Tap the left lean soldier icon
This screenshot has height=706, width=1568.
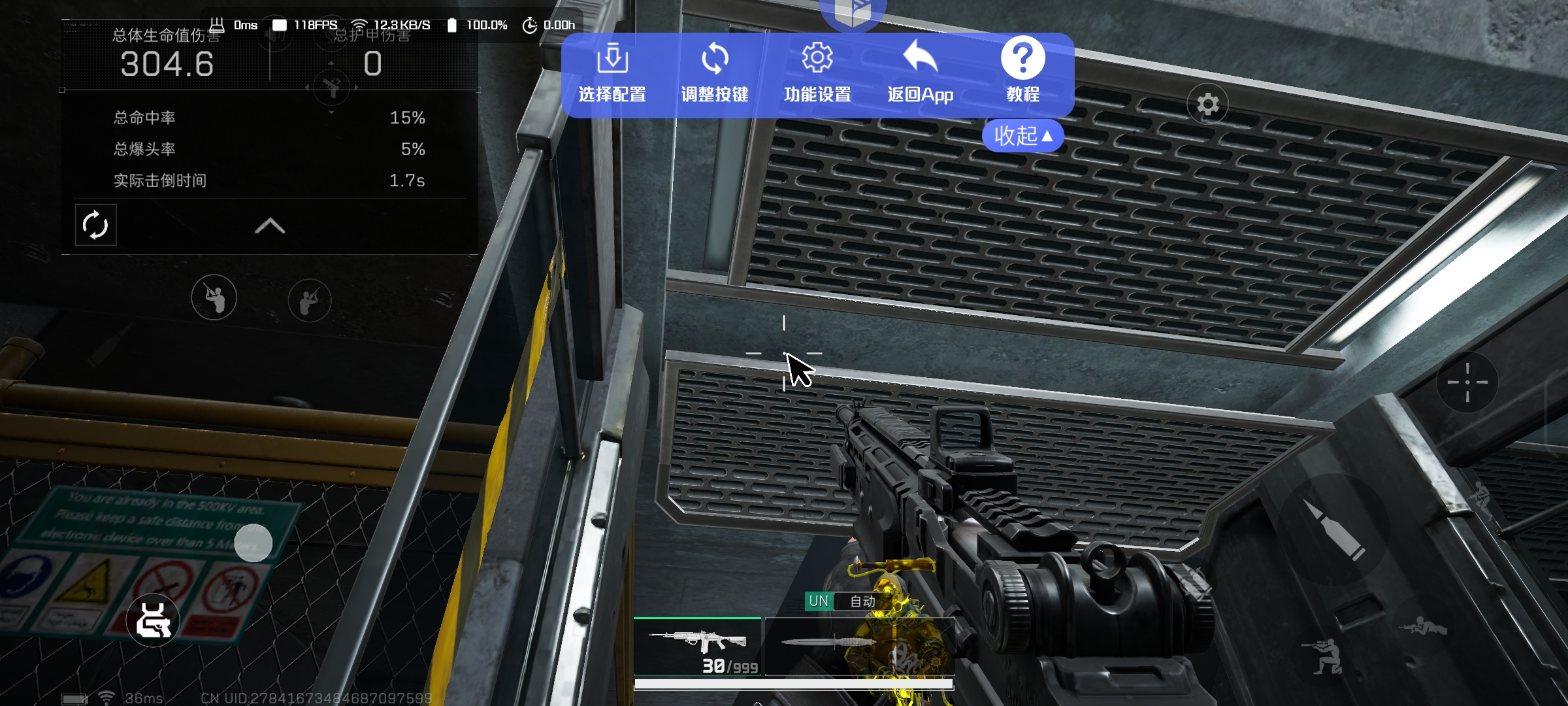point(214,298)
